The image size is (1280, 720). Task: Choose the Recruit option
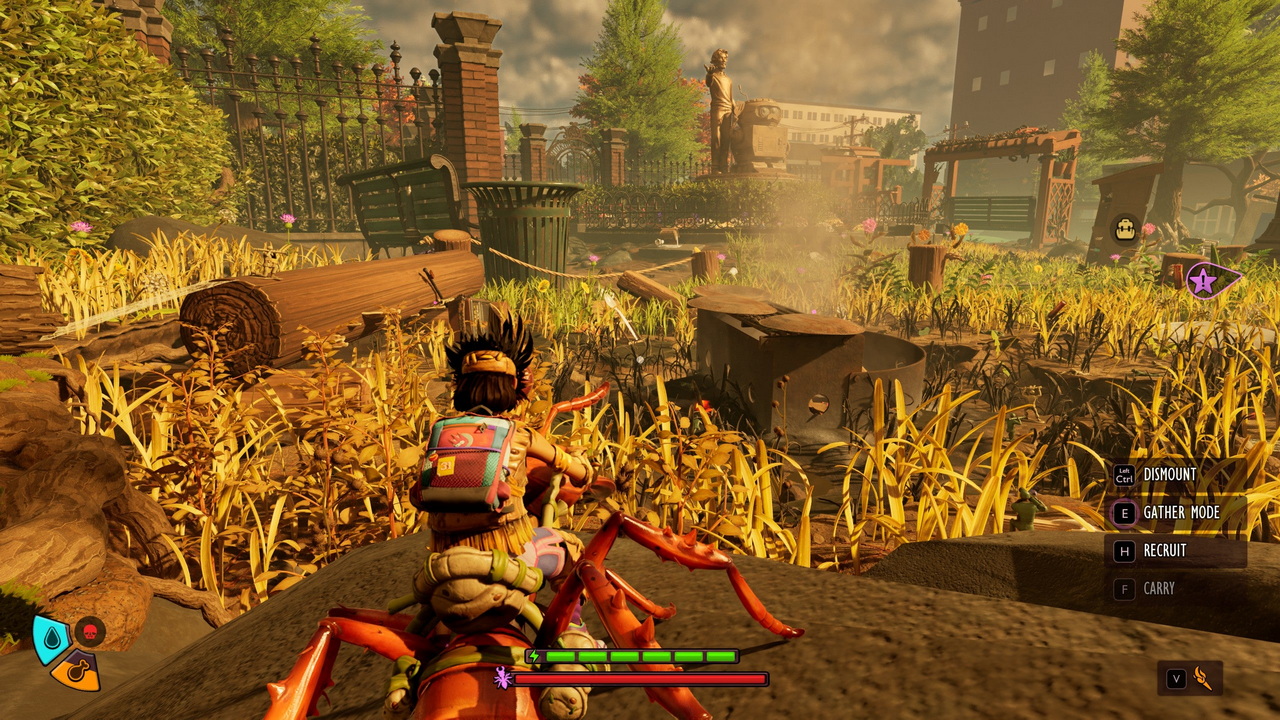(1164, 551)
